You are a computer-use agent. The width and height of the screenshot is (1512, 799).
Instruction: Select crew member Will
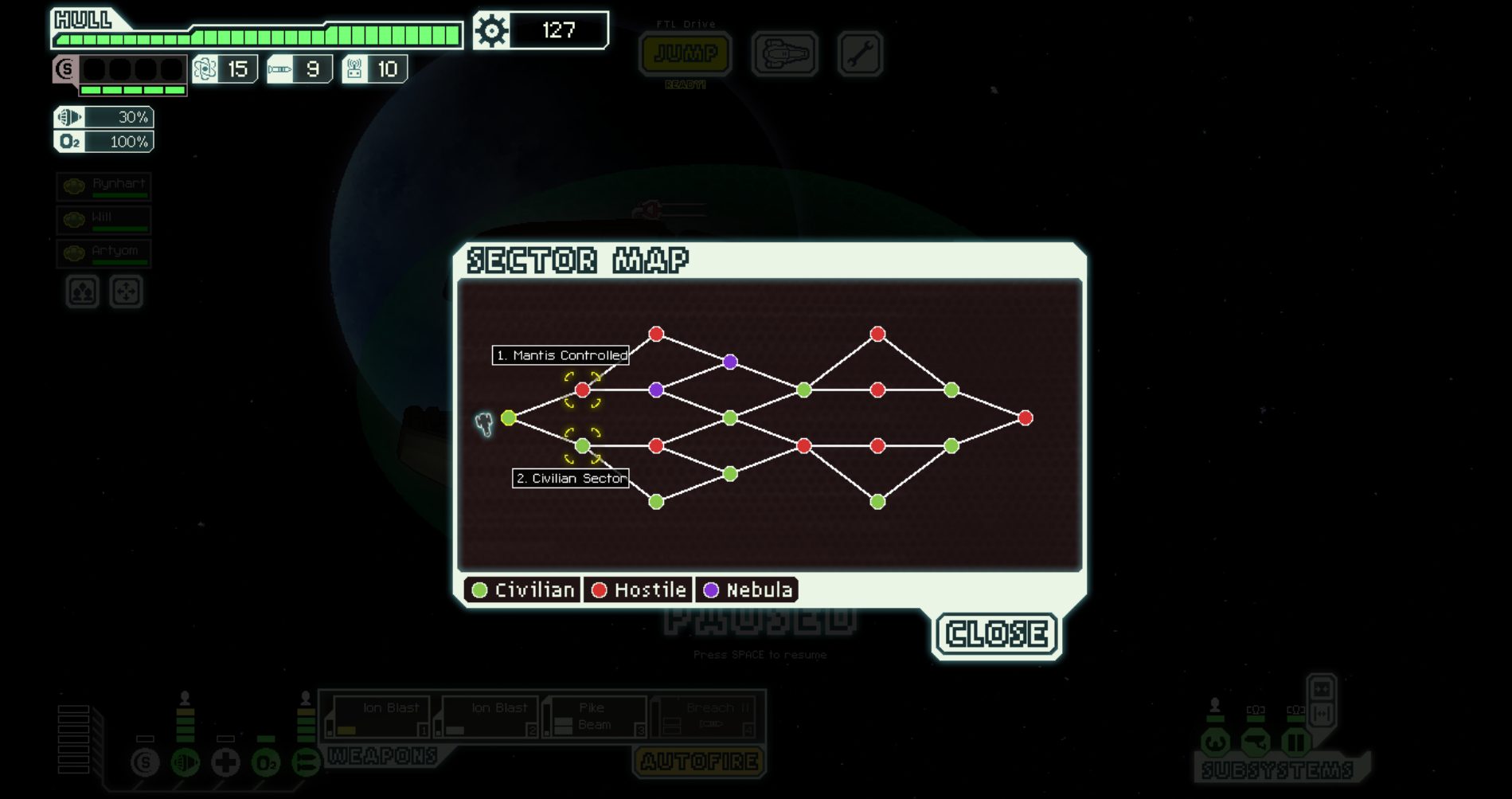pyautogui.click(x=104, y=220)
